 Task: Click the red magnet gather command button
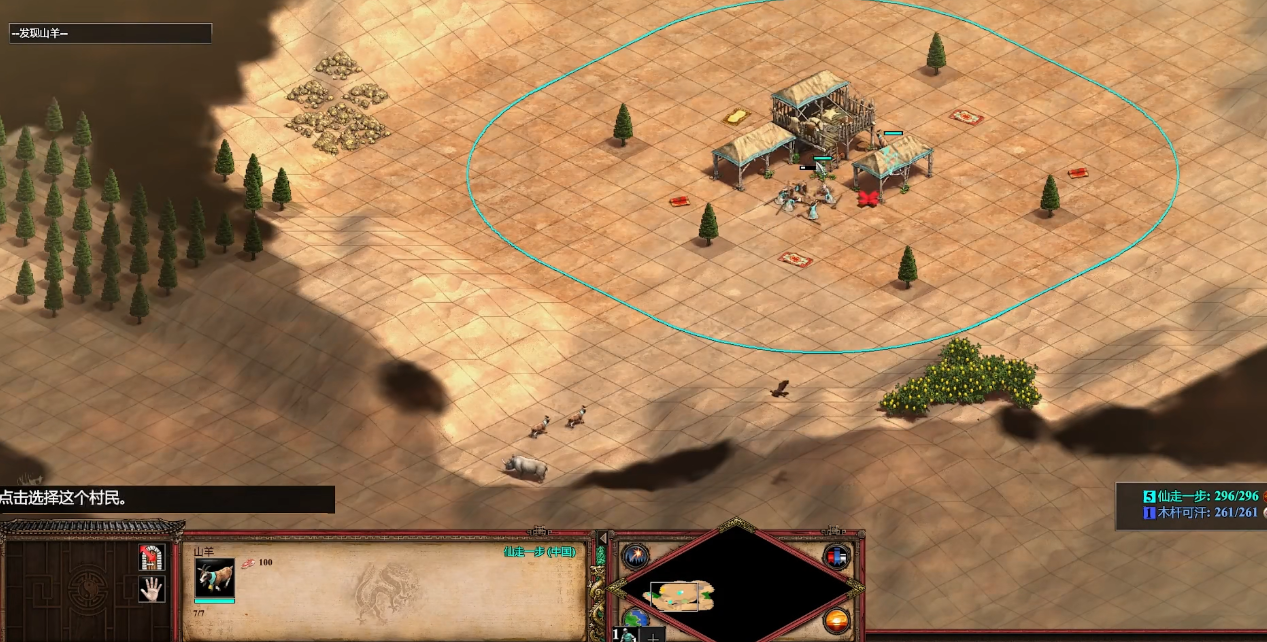151,557
